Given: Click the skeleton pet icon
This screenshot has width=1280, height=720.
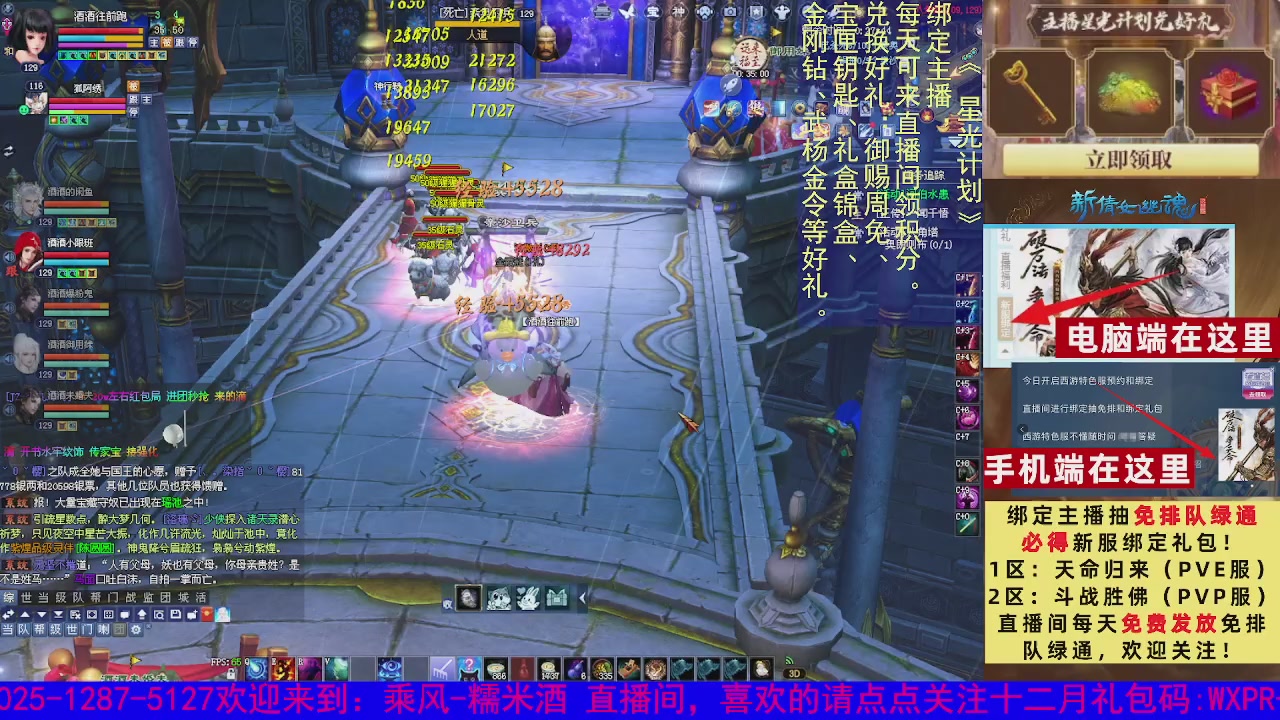Looking at the screenshot, I should tap(468, 598).
